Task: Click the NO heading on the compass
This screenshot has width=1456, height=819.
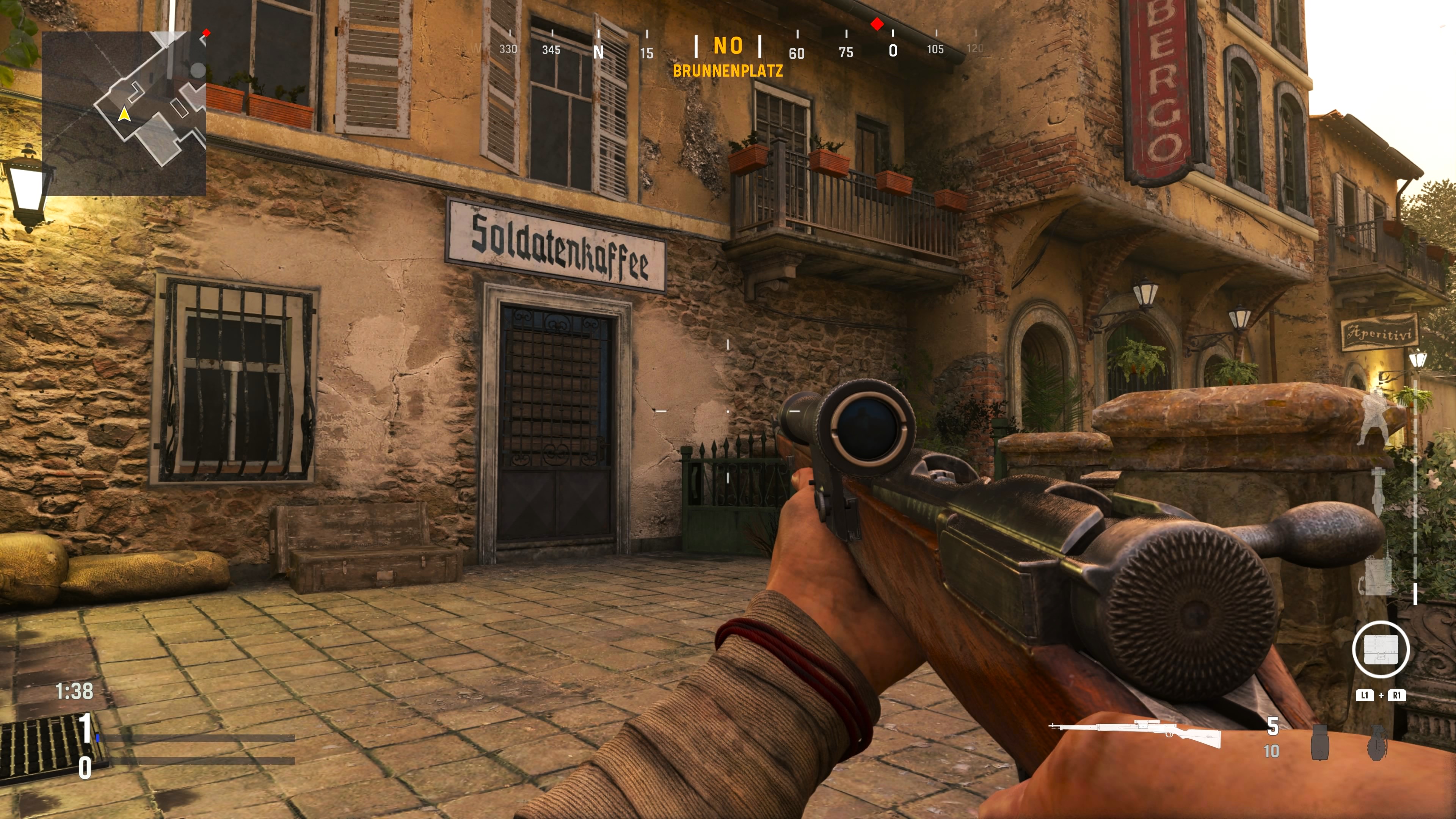Action: [728, 46]
